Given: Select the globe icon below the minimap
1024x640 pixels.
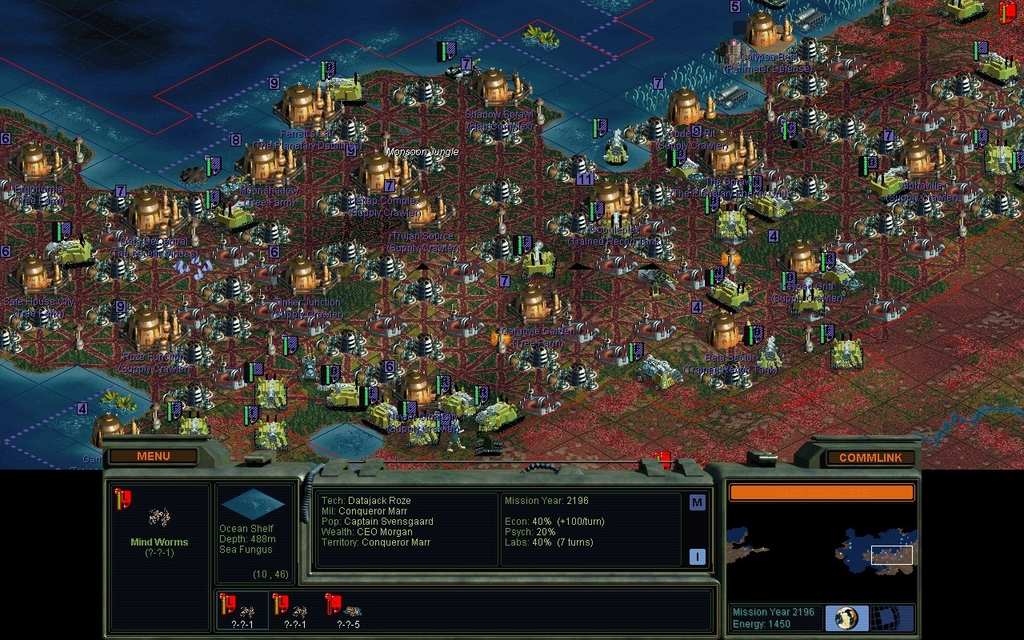Looking at the screenshot, I should point(847,617).
